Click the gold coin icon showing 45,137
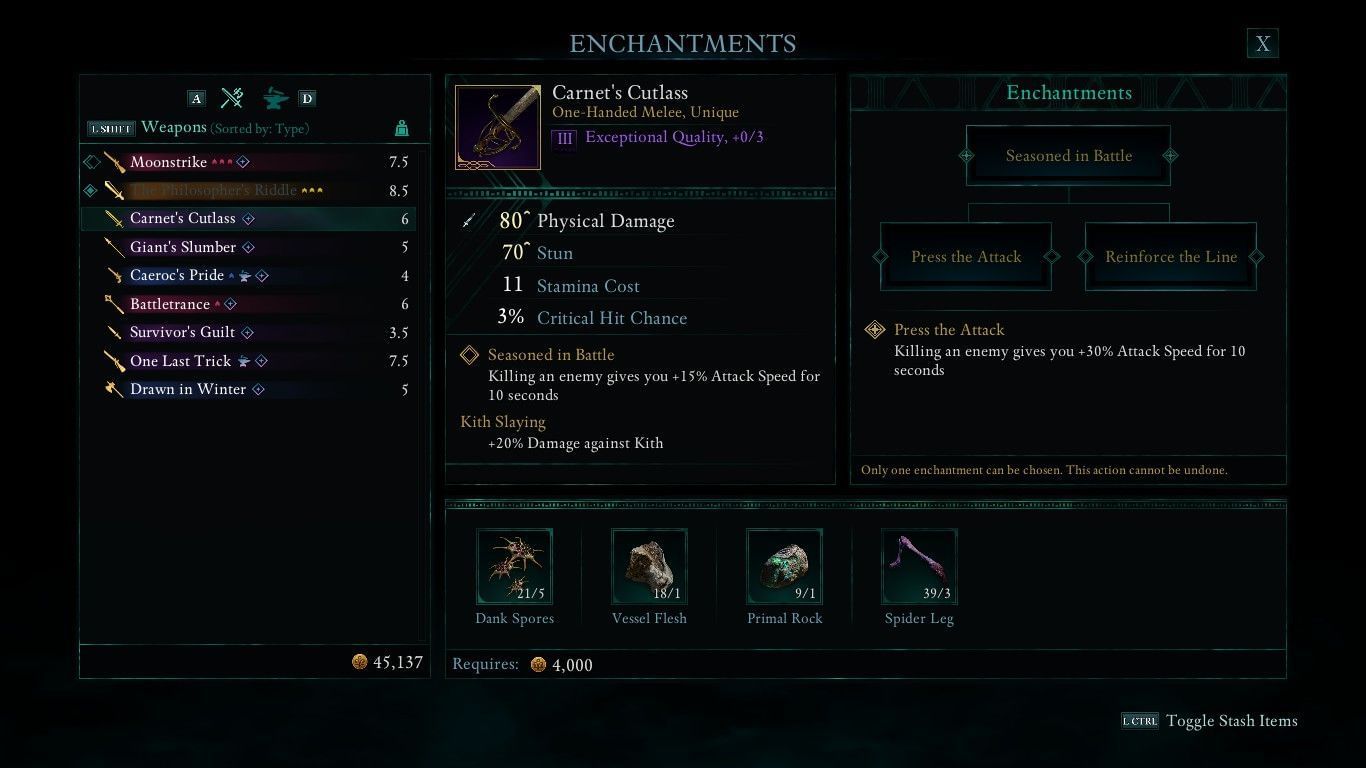 pos(360,661)
